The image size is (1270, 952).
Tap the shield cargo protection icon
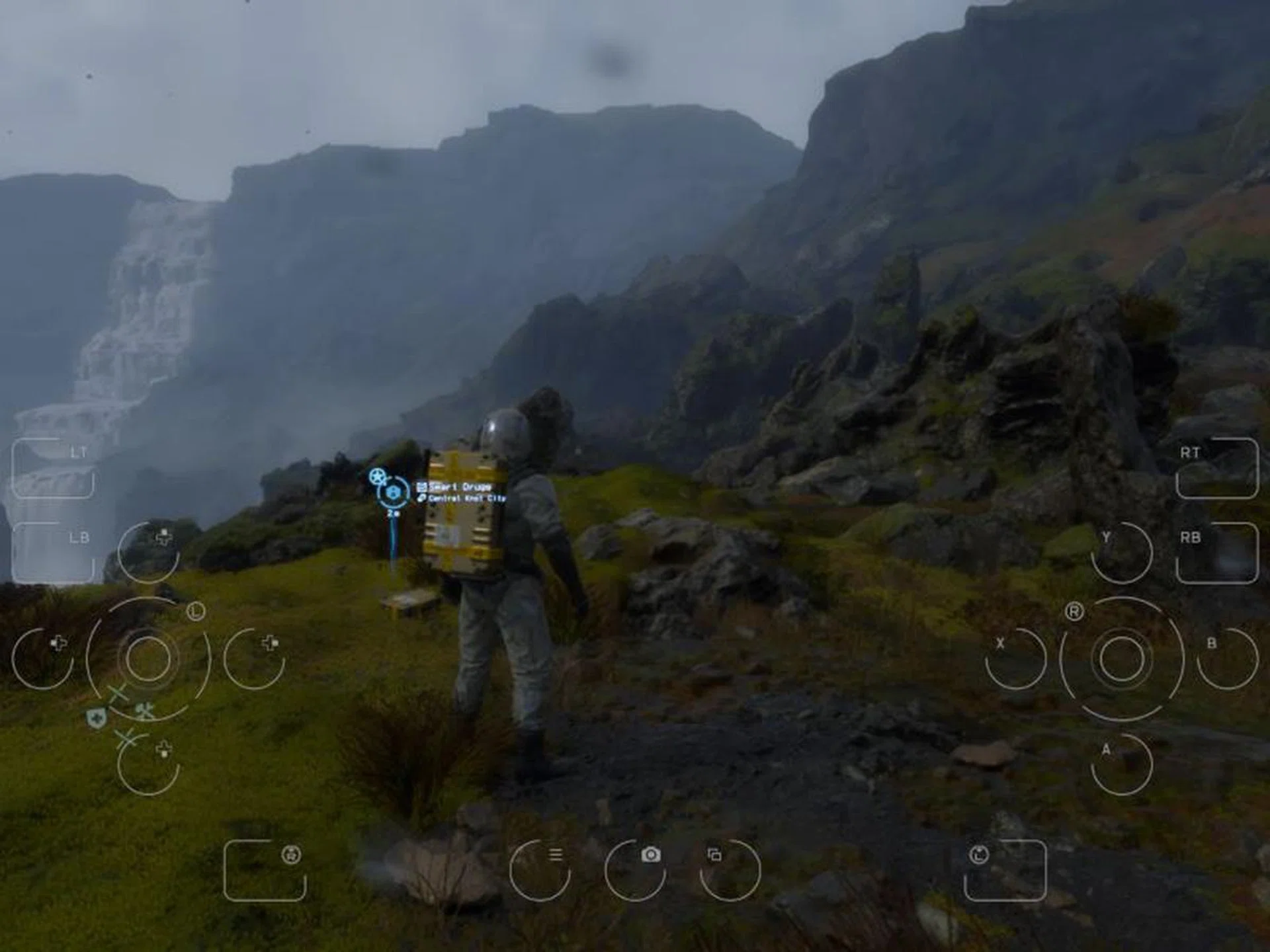97,717
